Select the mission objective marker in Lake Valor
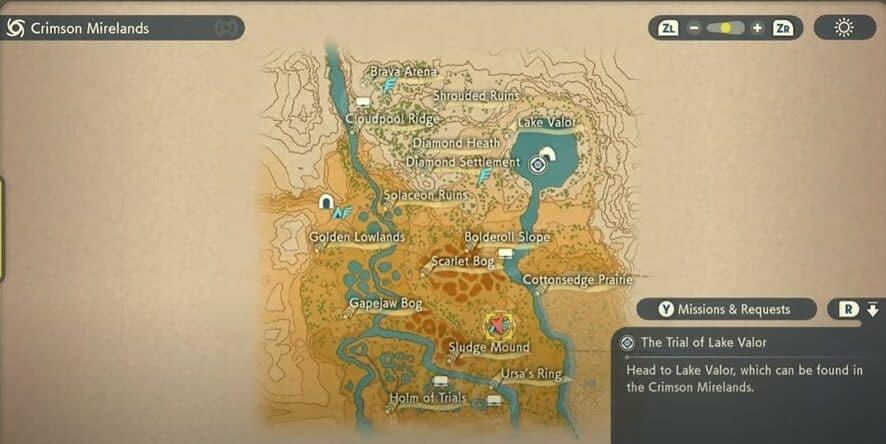The width and height of the screenshot is (886, 444). click(541, 162)
